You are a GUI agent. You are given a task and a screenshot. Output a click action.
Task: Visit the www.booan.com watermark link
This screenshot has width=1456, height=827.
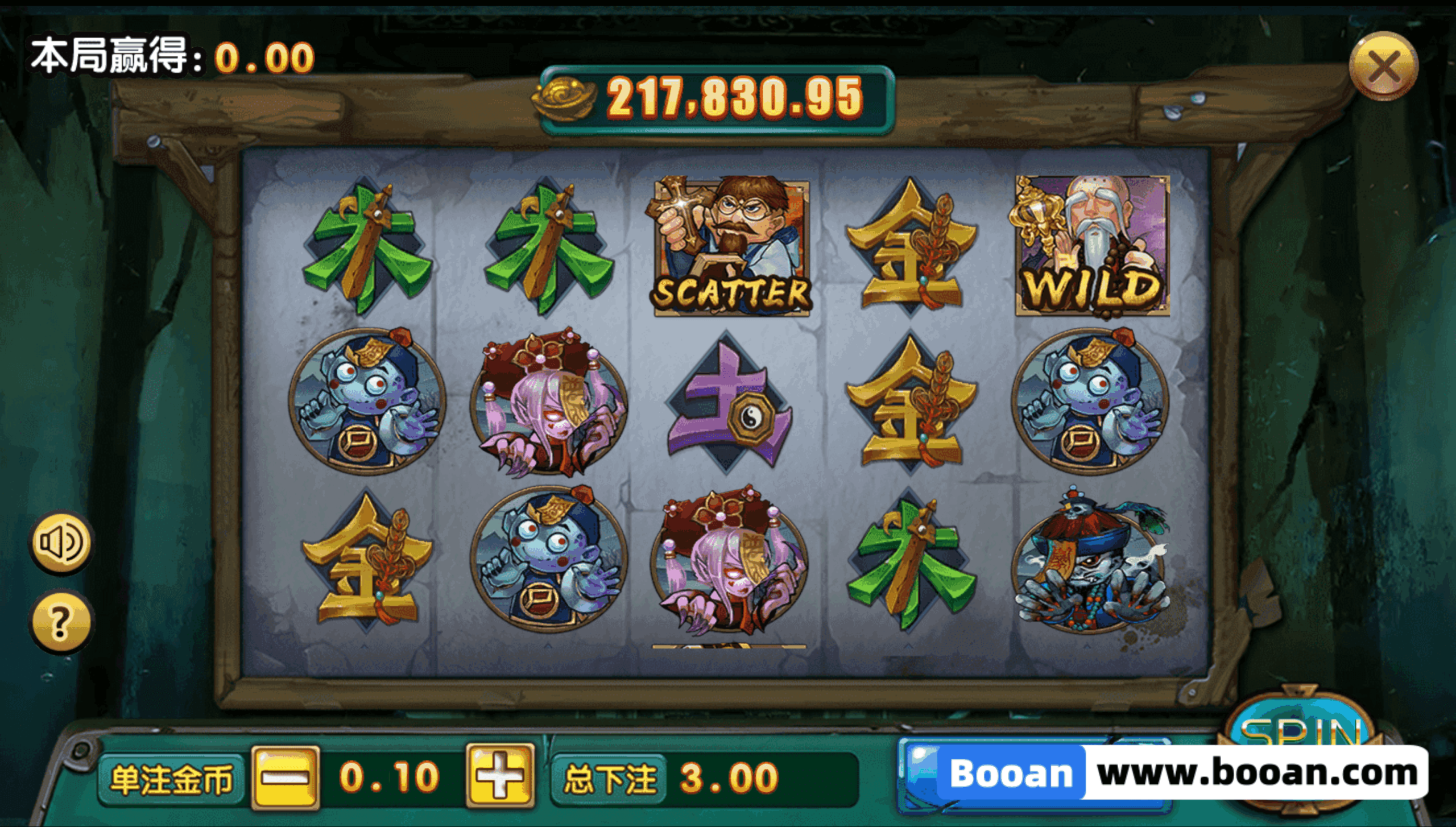point(1257,774)
